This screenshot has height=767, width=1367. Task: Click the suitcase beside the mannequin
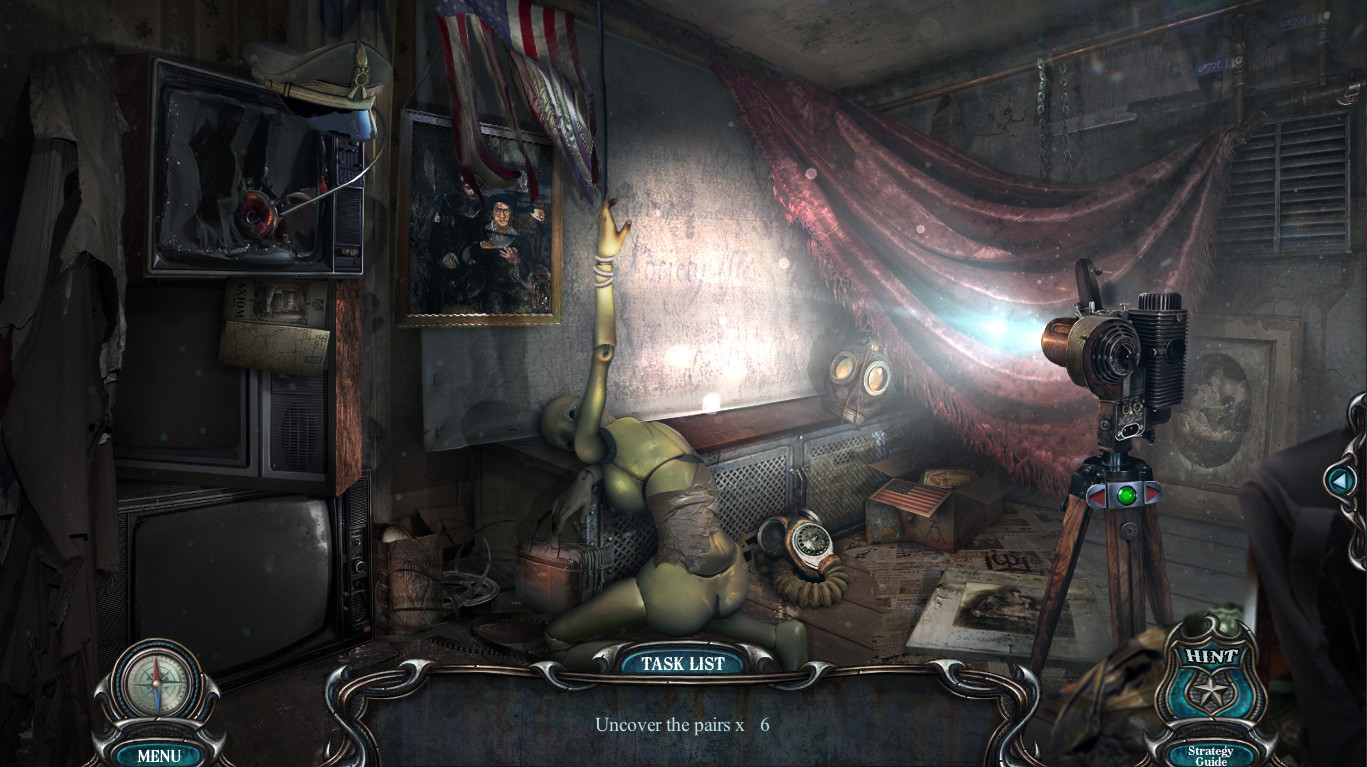point(556,570)
